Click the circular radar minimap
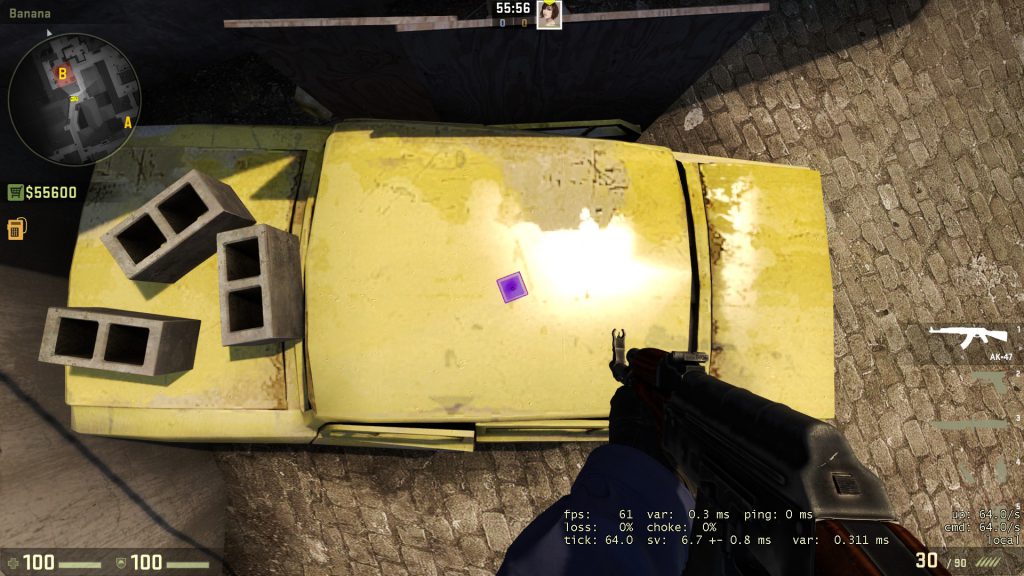1024x576 pixels. pos(74,98)
